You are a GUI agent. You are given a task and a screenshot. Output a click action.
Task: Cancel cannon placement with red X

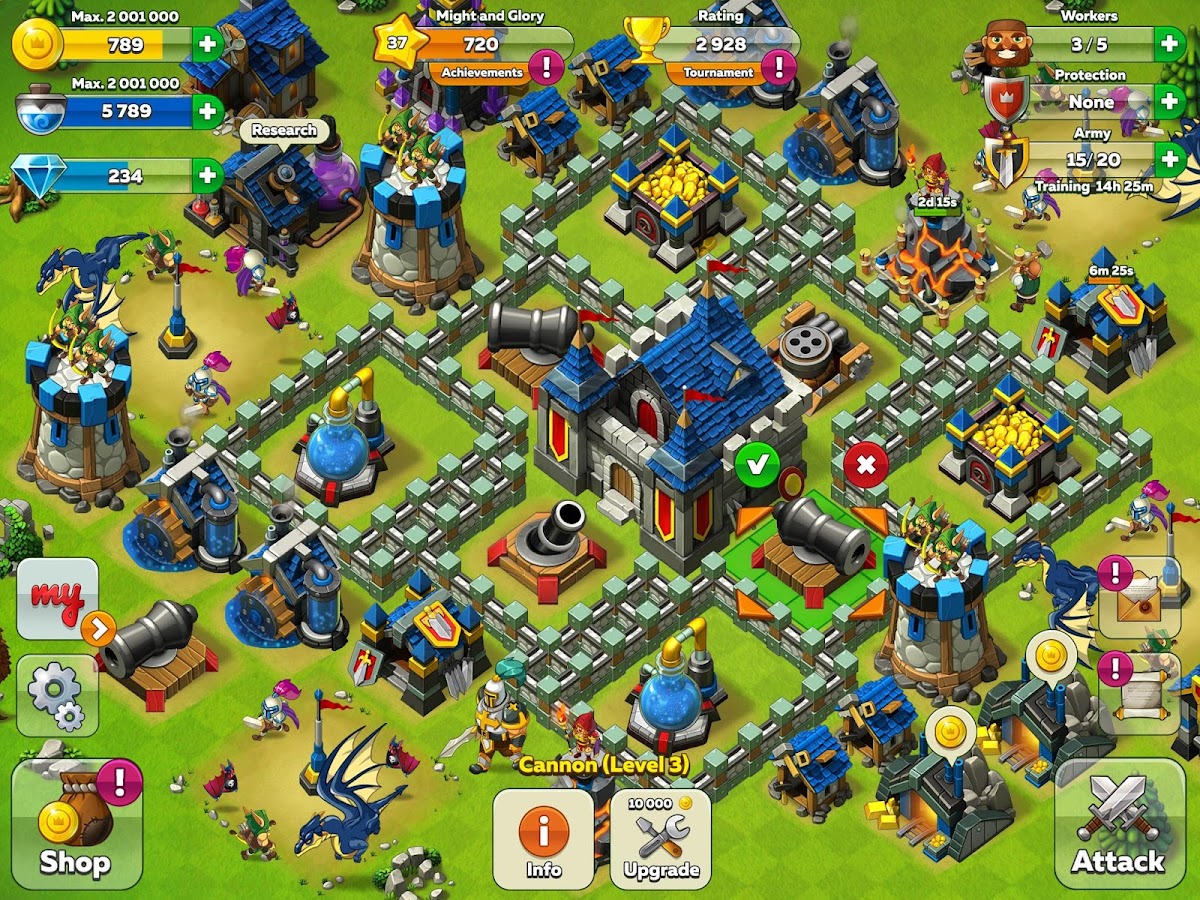point(866,465)
